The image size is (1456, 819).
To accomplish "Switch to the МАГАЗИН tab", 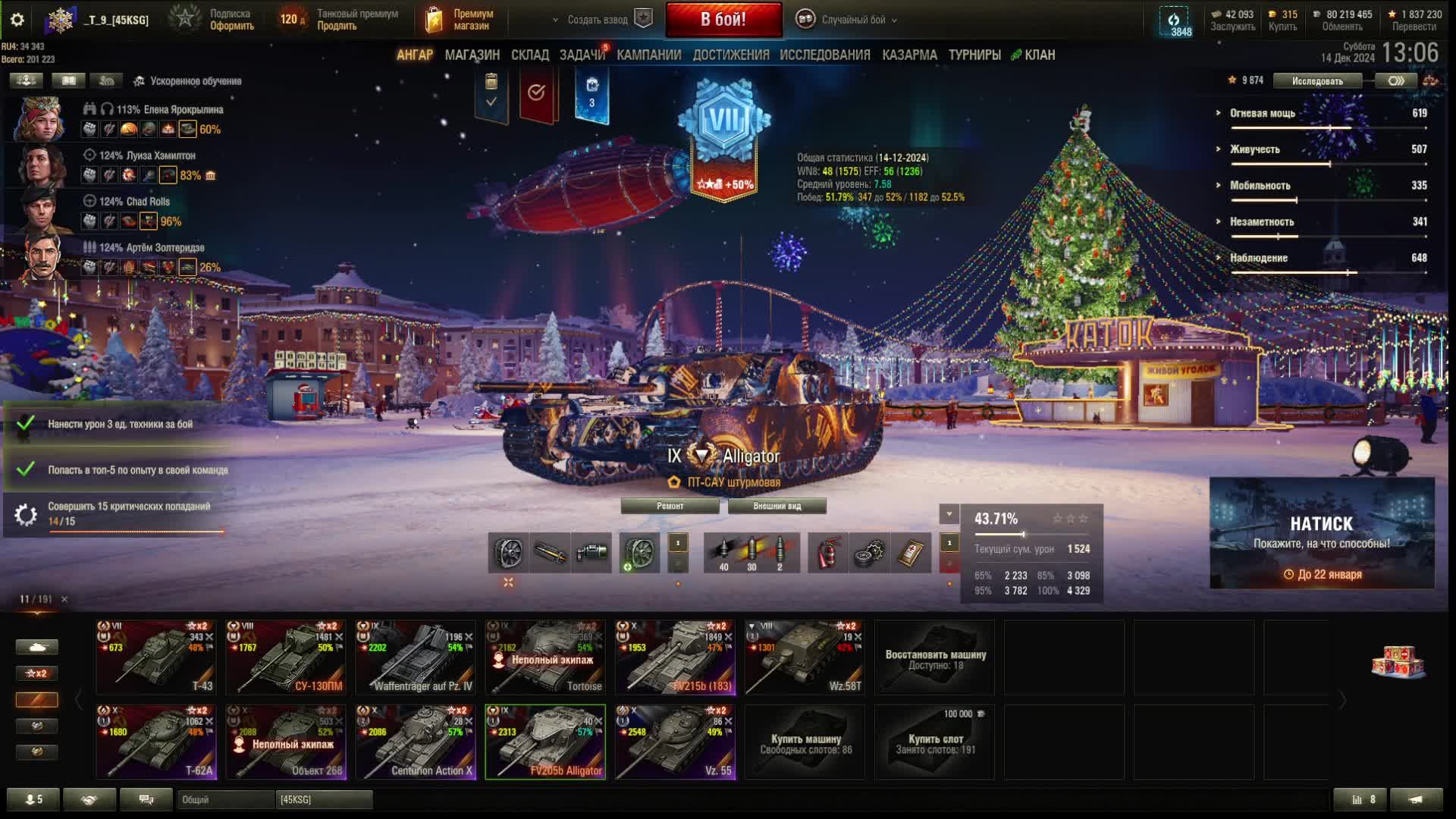I will point(472,55).
